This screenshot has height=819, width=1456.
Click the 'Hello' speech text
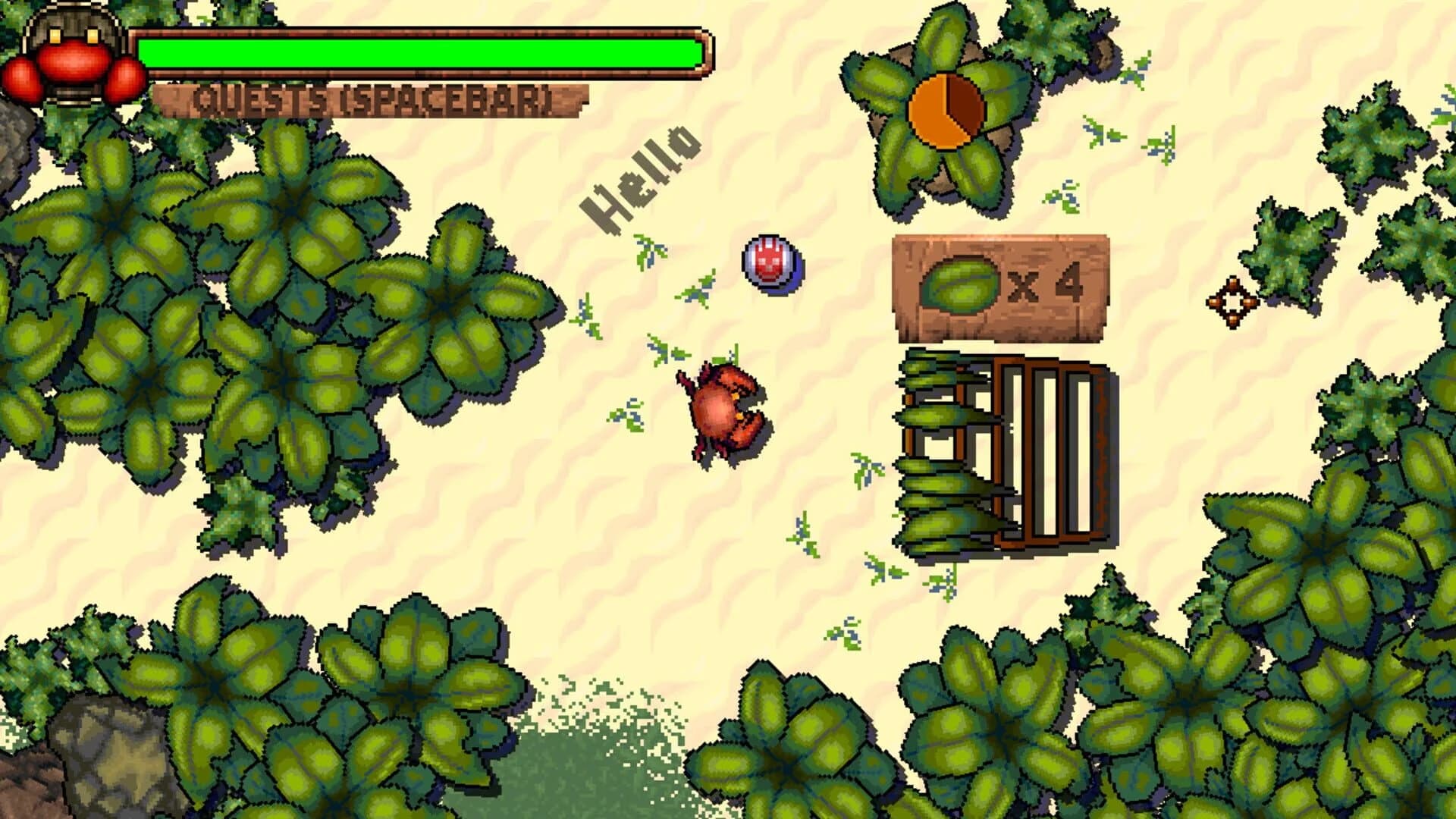(643, 176)
